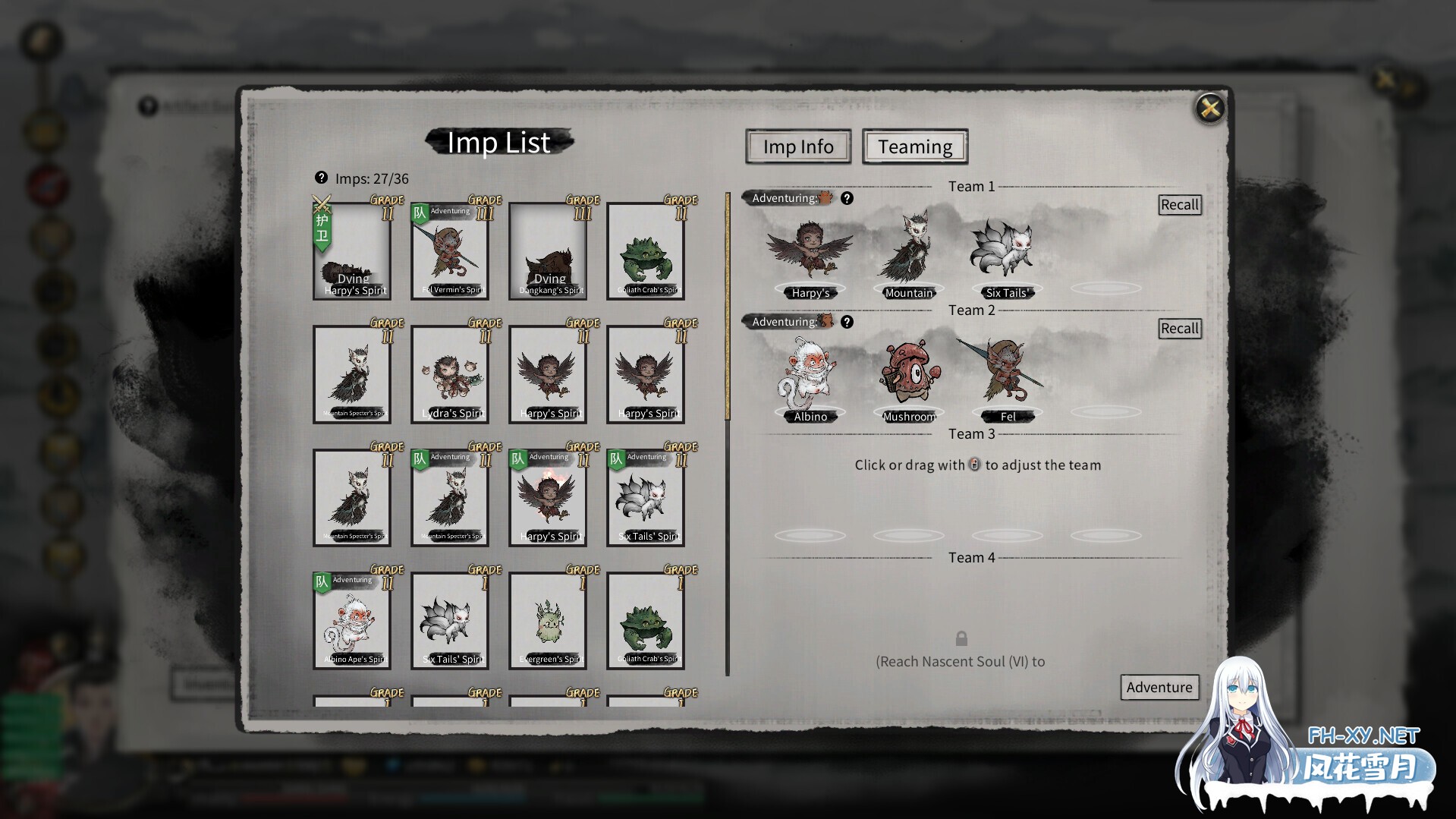The image size is (1456, 819).
Task: Select the Fel imp in Team 2
Action: click(x=1007, y=377)
